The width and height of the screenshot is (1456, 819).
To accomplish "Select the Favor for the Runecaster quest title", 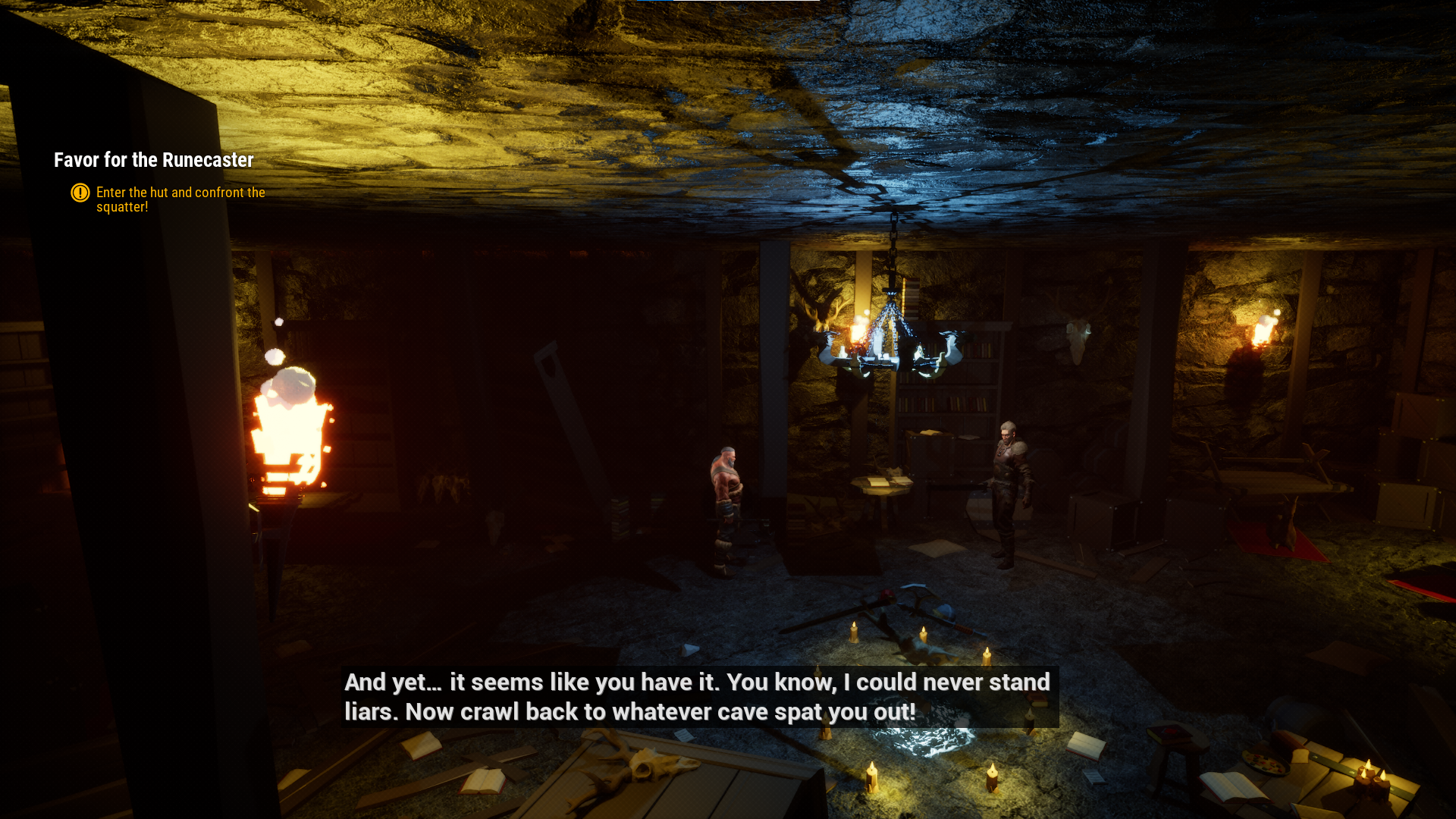I will coord(153,160).
